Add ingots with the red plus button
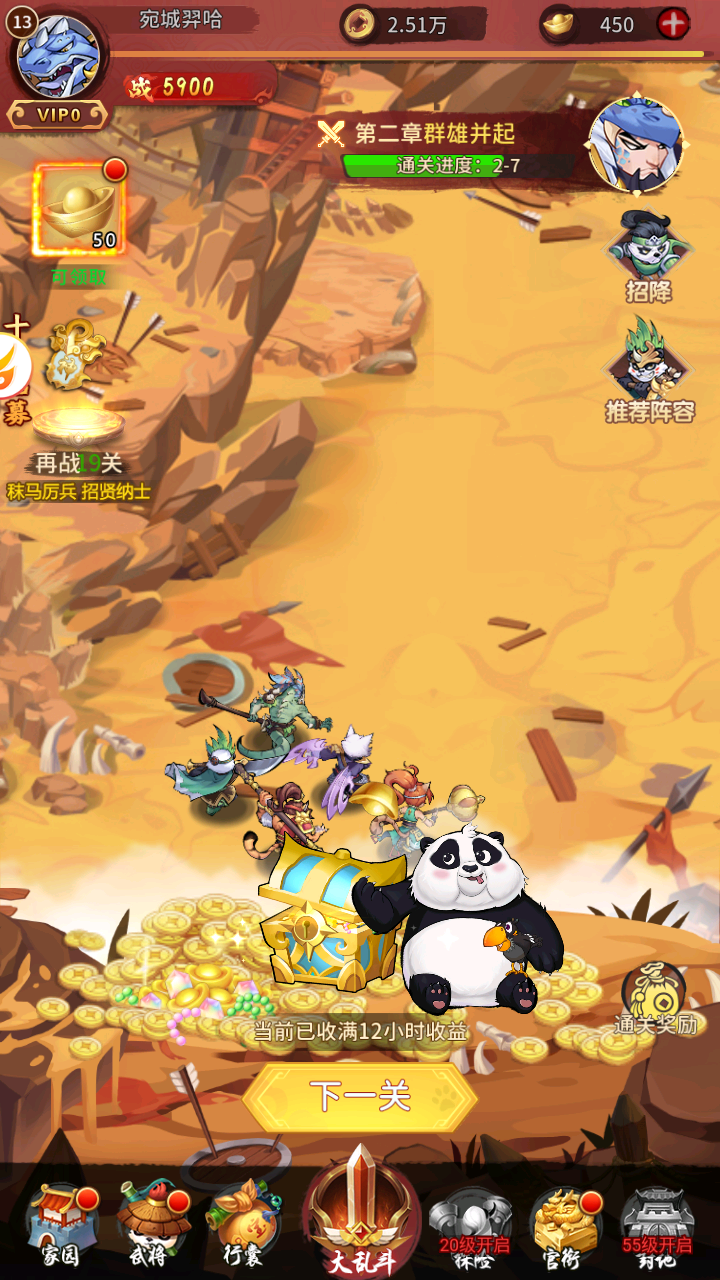Screen dimensions: 720x1280 [x=673, y=24]
